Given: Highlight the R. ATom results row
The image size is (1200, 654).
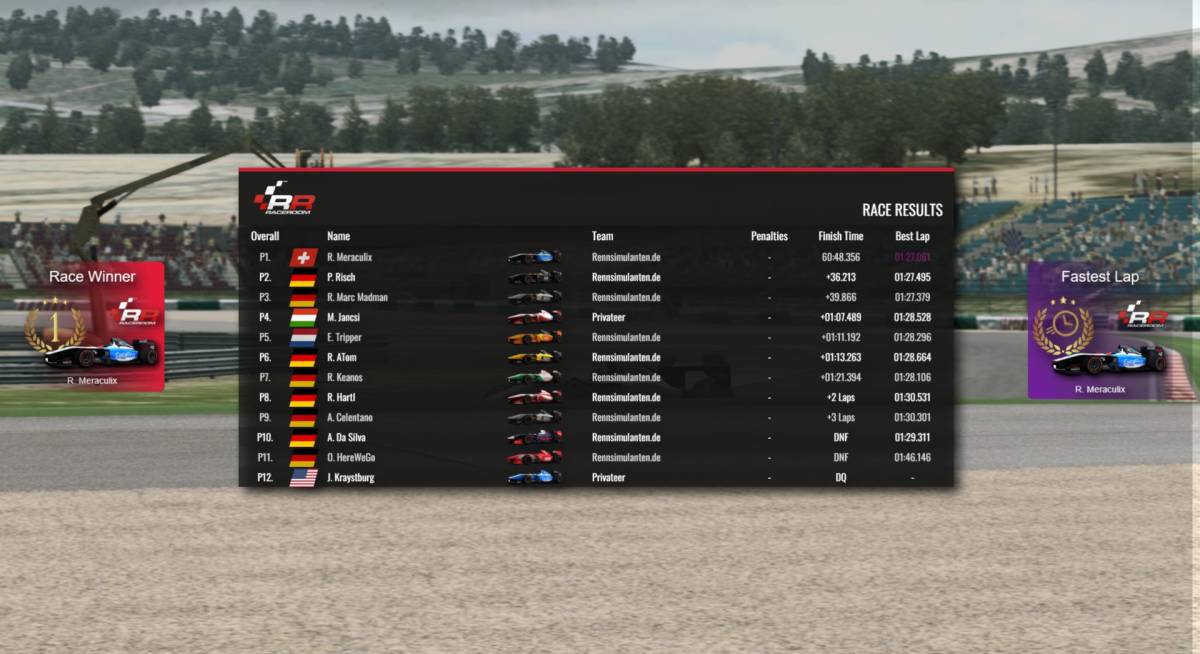Looking at the screenshot, I should coord(596,357).
